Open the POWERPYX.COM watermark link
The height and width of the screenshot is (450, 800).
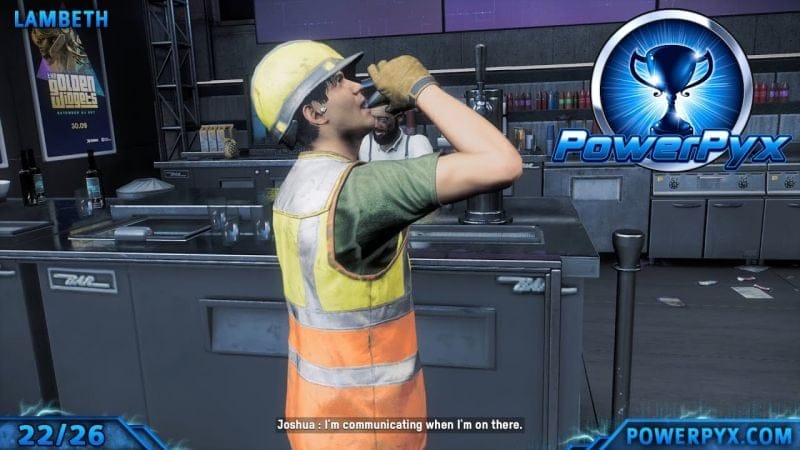click(x=706, y=433)
